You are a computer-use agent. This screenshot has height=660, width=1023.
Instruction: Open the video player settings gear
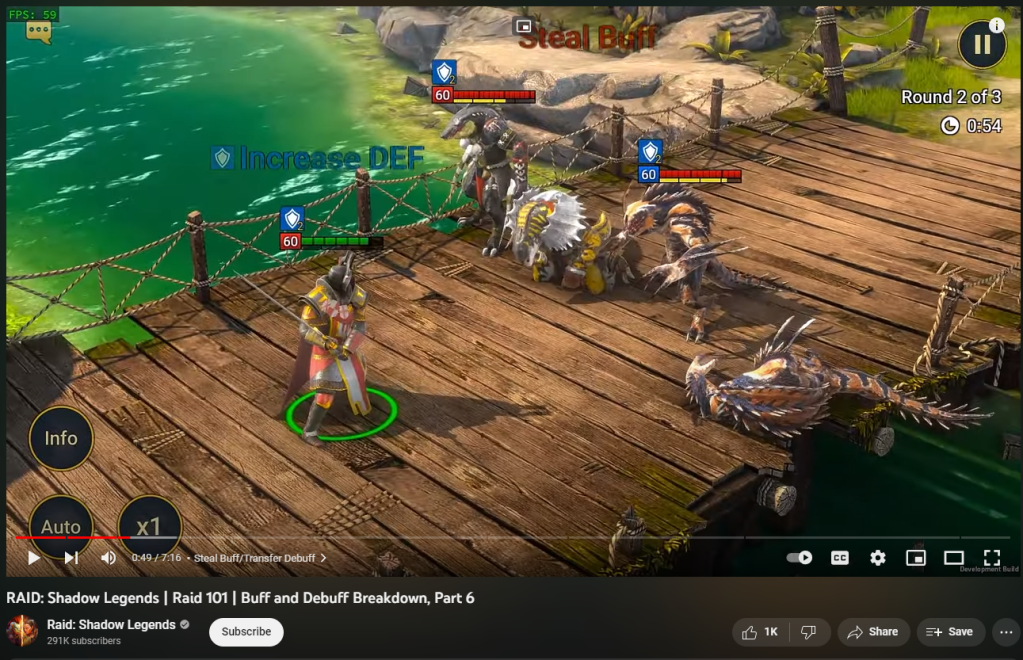point(877,558)
